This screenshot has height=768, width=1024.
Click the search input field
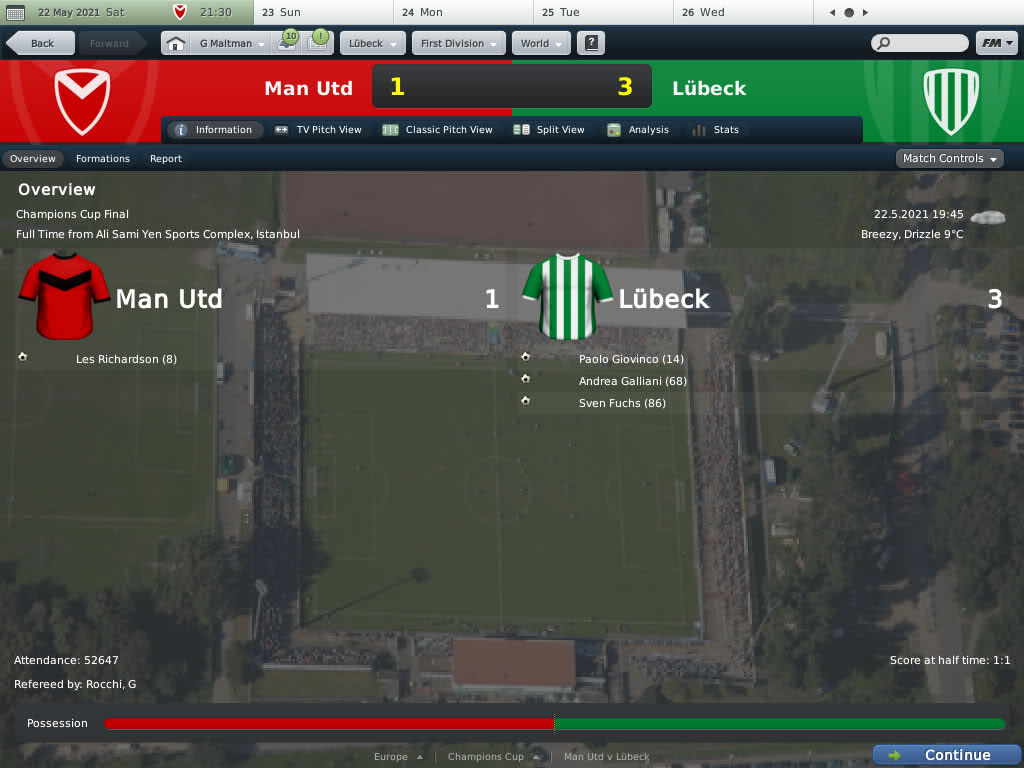(x=926, y=44)
